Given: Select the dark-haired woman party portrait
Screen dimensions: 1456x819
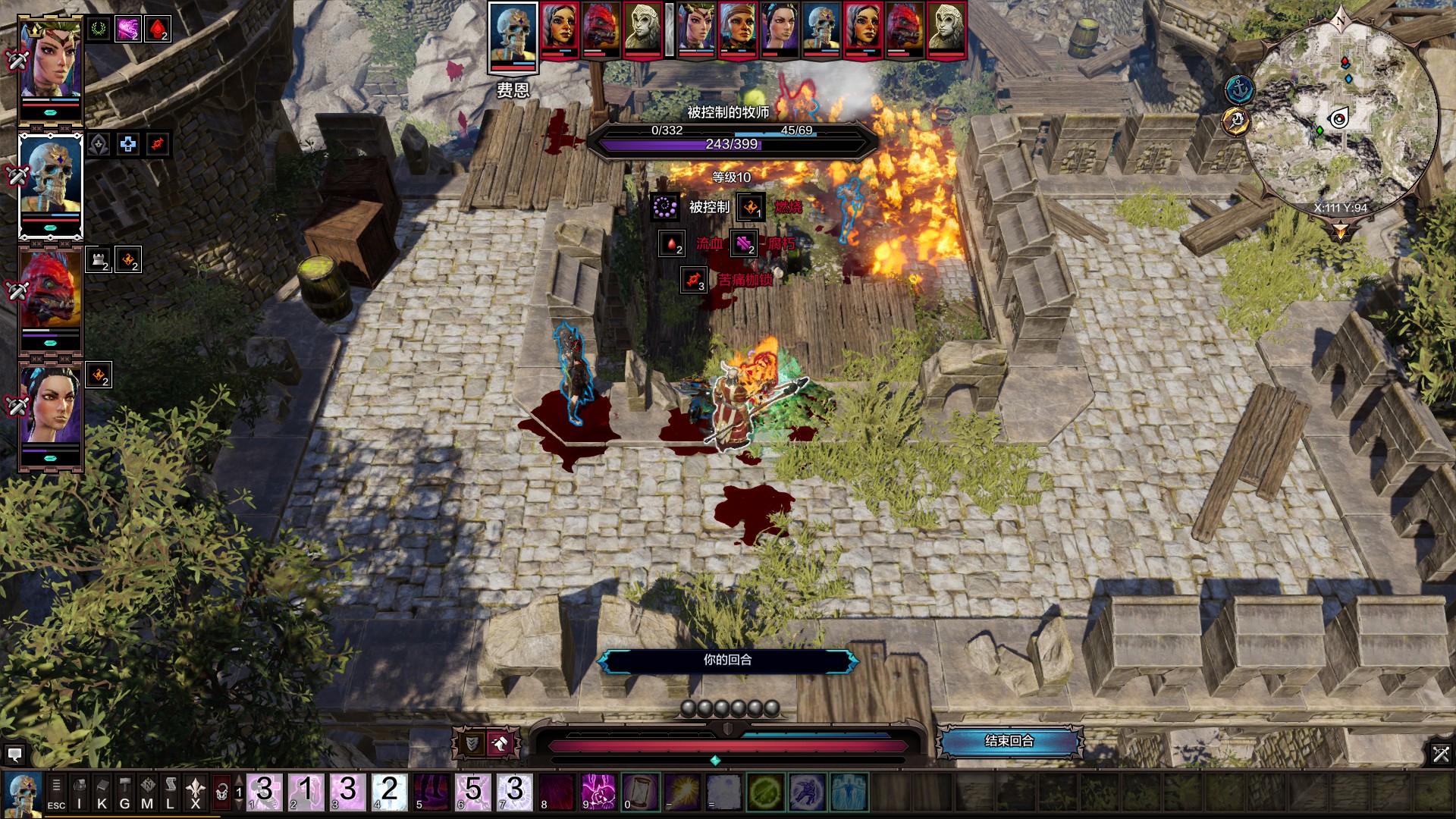Looking at the screenshot, I should 50,407.
